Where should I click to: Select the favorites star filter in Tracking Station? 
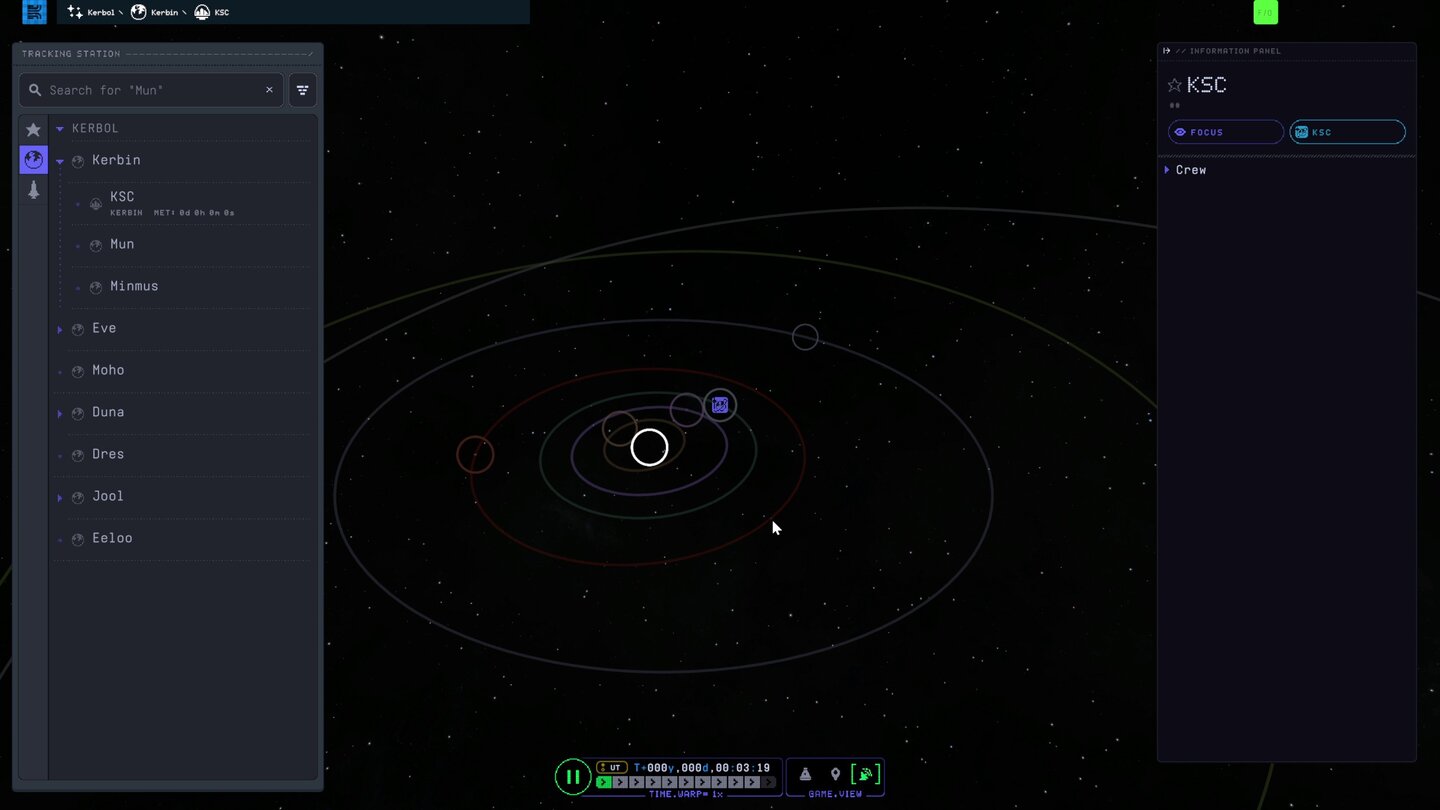coord(33,129)
